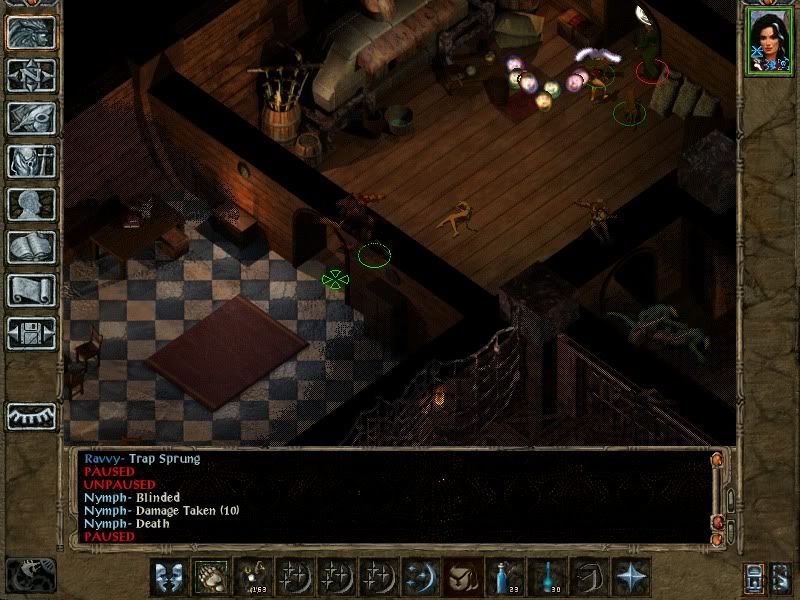Click the clock button in bottom-left corner
The image size is (800, 600).
point(31,575)
